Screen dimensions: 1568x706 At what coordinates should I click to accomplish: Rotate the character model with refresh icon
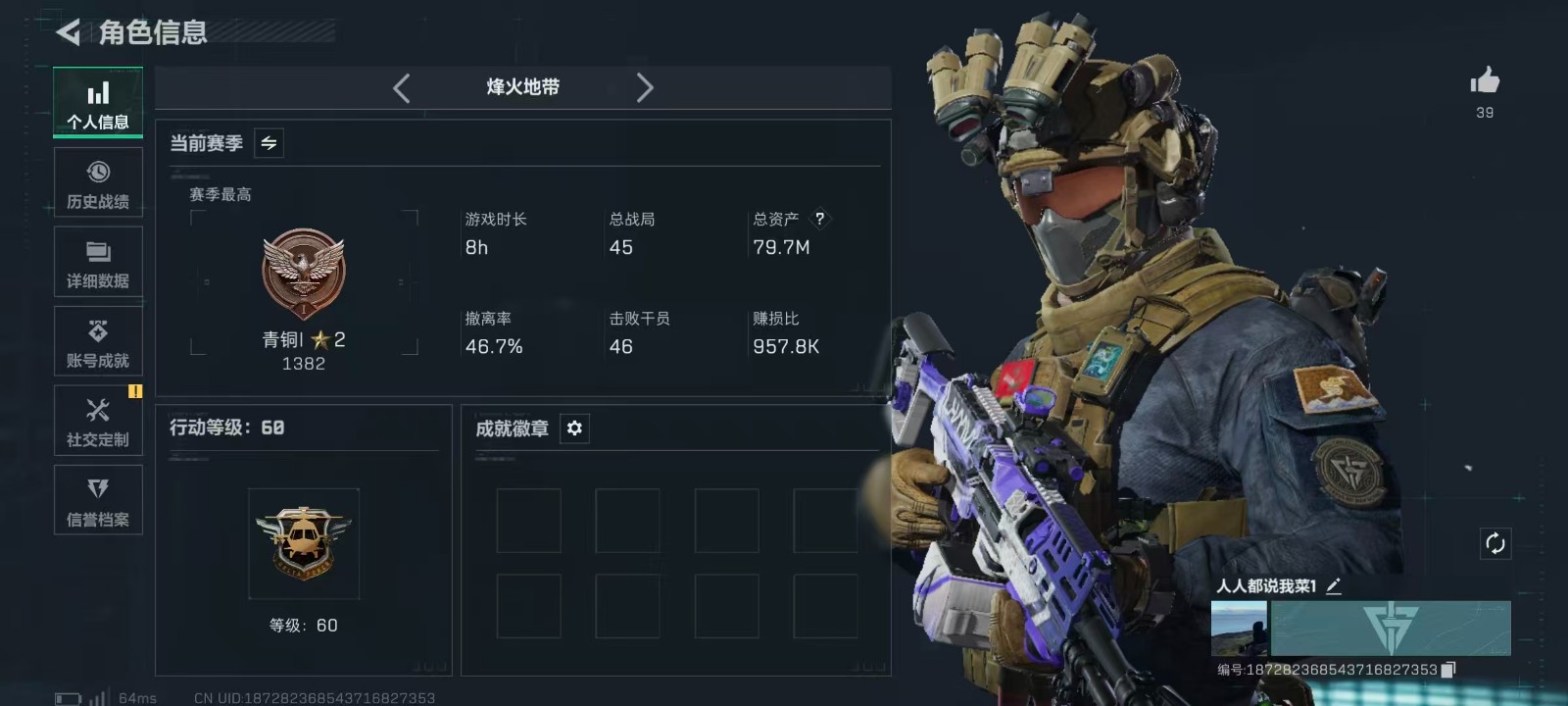(x=1494, y=543)
